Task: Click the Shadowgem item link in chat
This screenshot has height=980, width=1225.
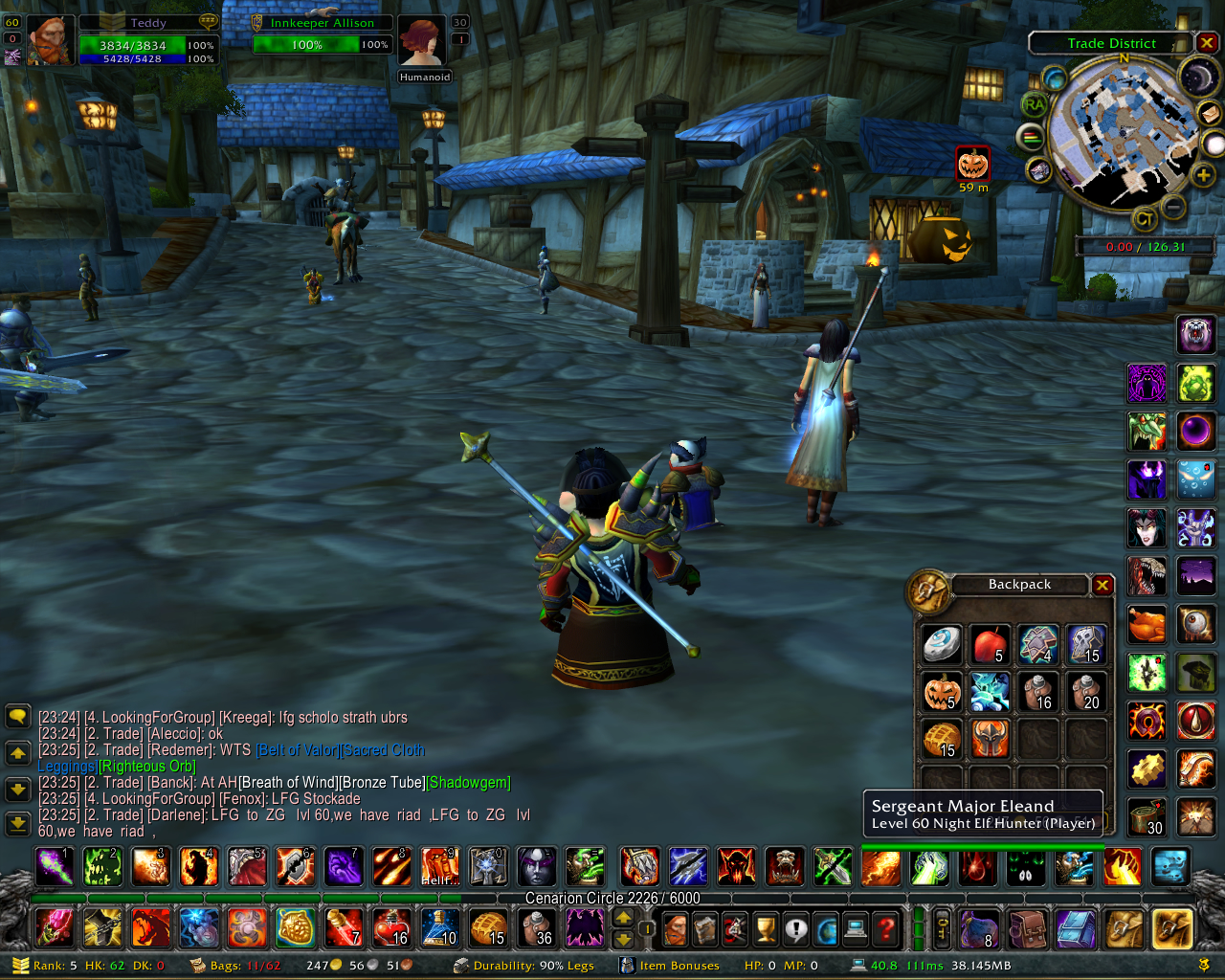Action: (x=468, y=782)
